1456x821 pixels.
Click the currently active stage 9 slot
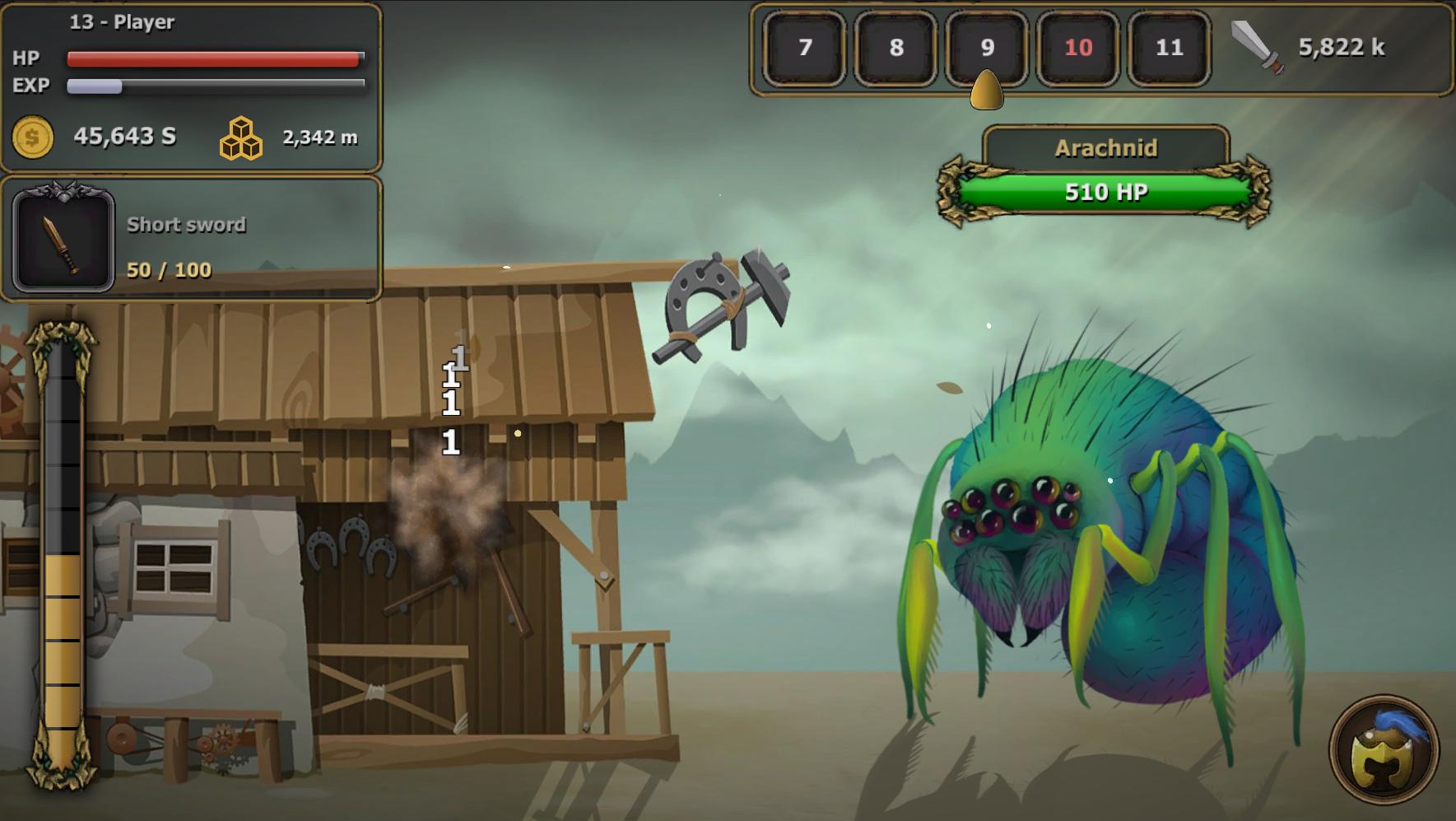point(987,49)
